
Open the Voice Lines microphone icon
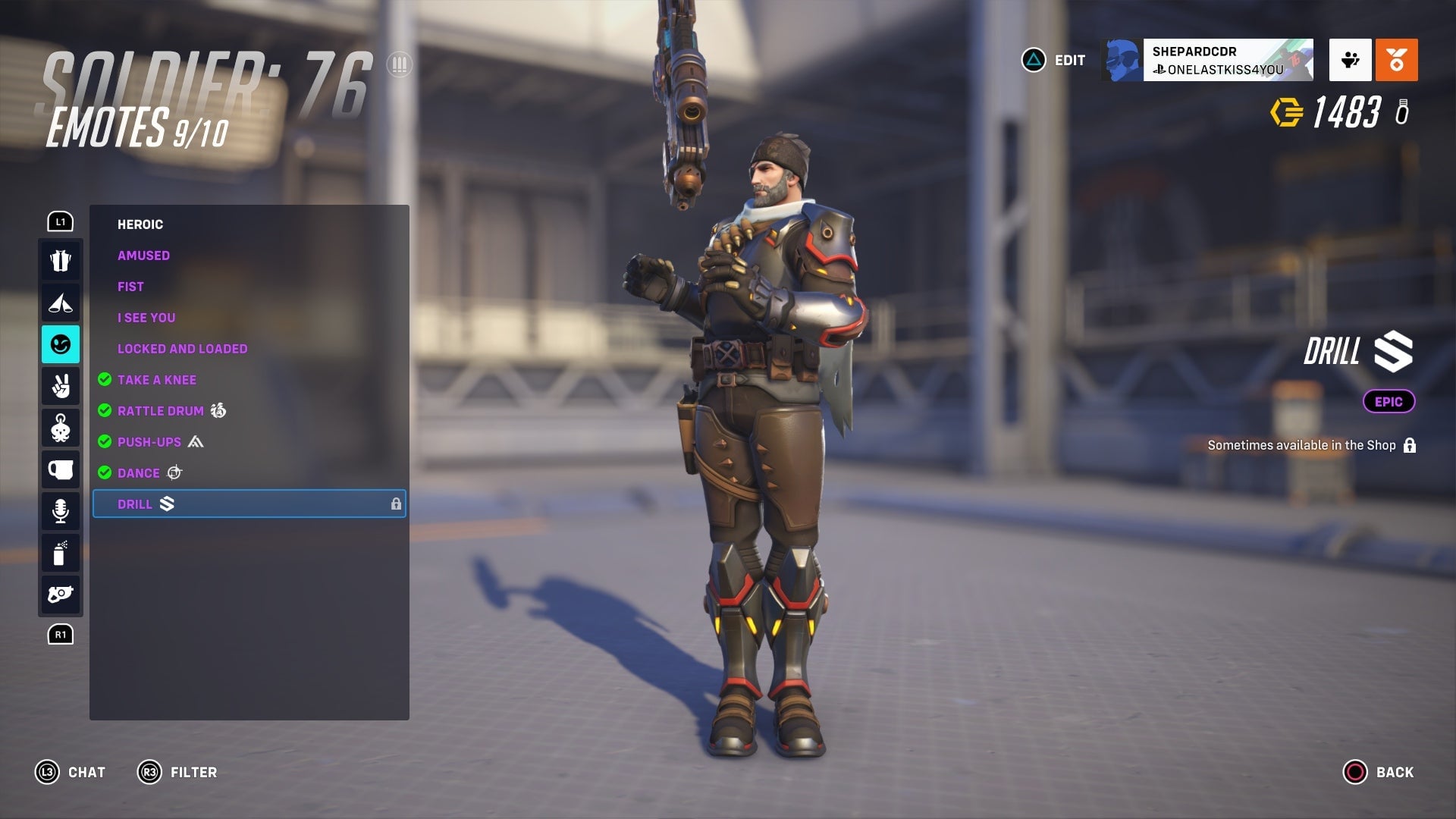click(x=61, y=511)
